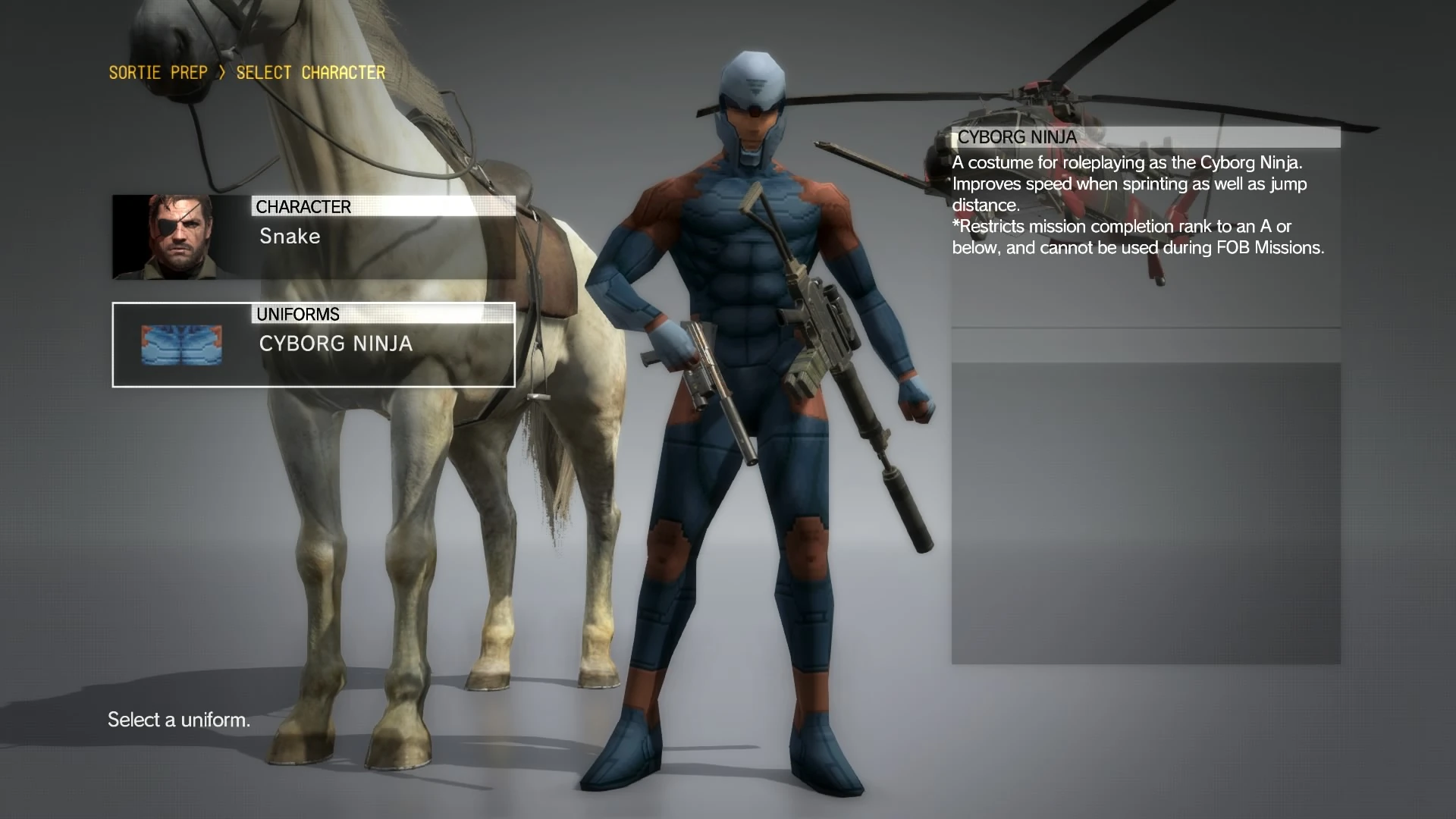This screenshot has height=819, width=1456.
Task: Activate the CYBORG NINJA uniform option
Action: pos(336,344)
